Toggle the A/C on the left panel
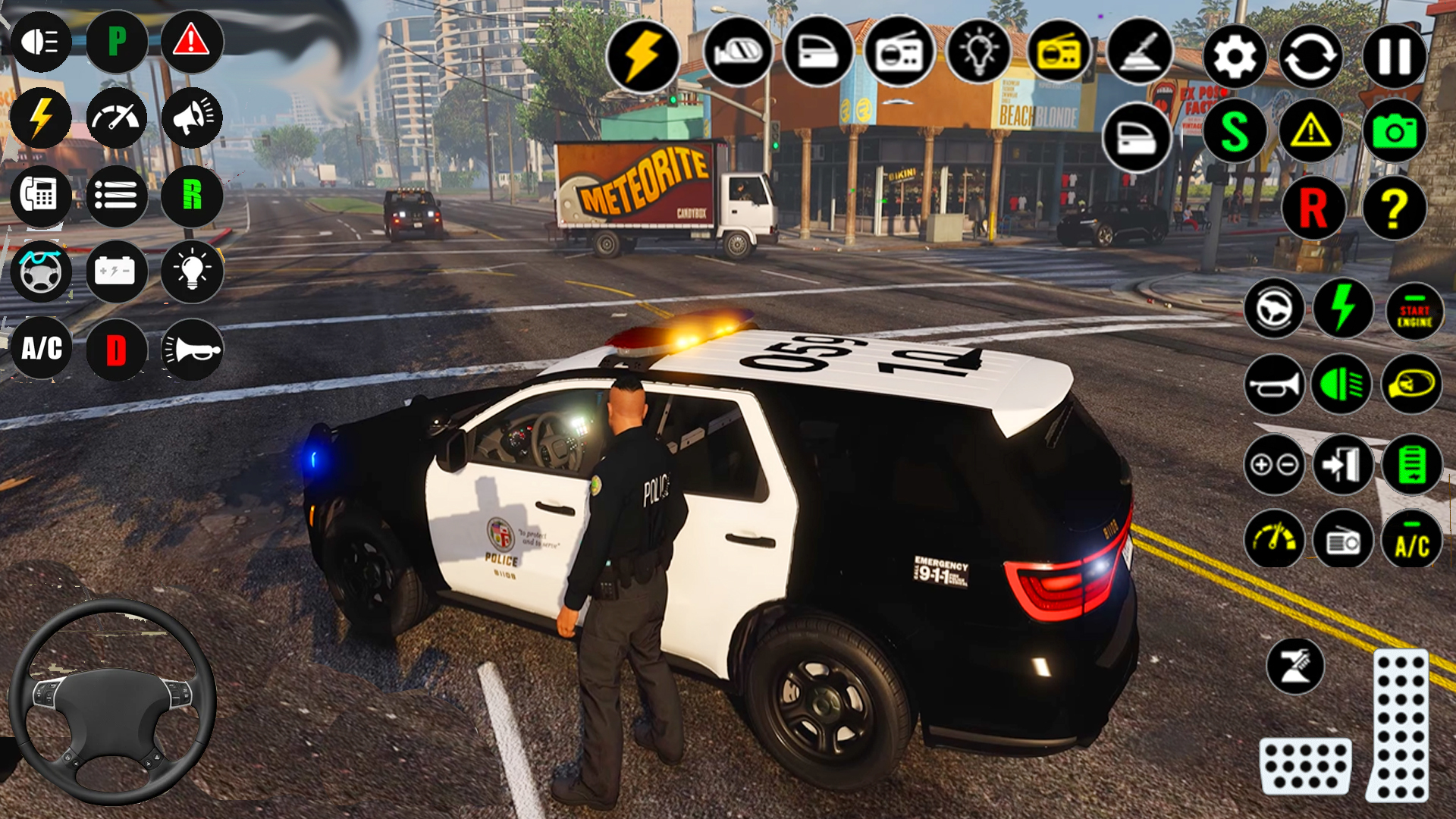 pos(39,349)
